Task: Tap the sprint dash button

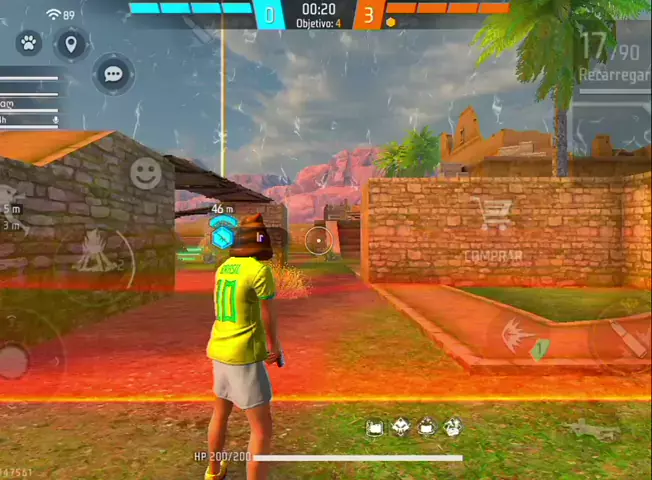Action: (518, 335)
